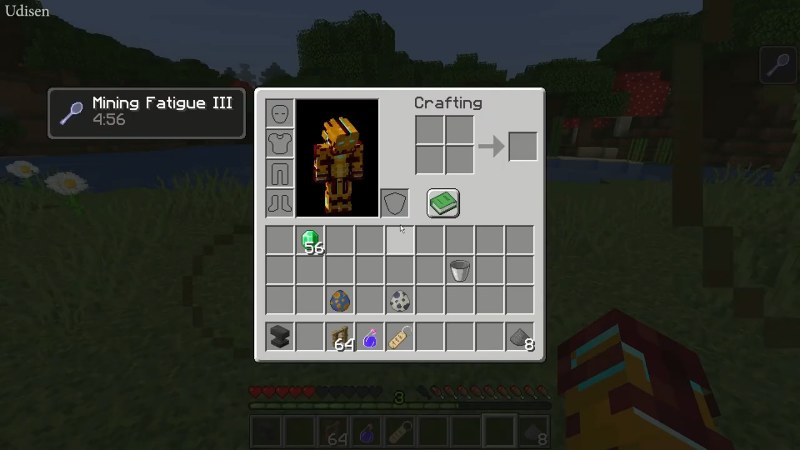Pick up the stack of 56 emeralds
Viewport: 800px width, 450px height.
pos(311,240)
